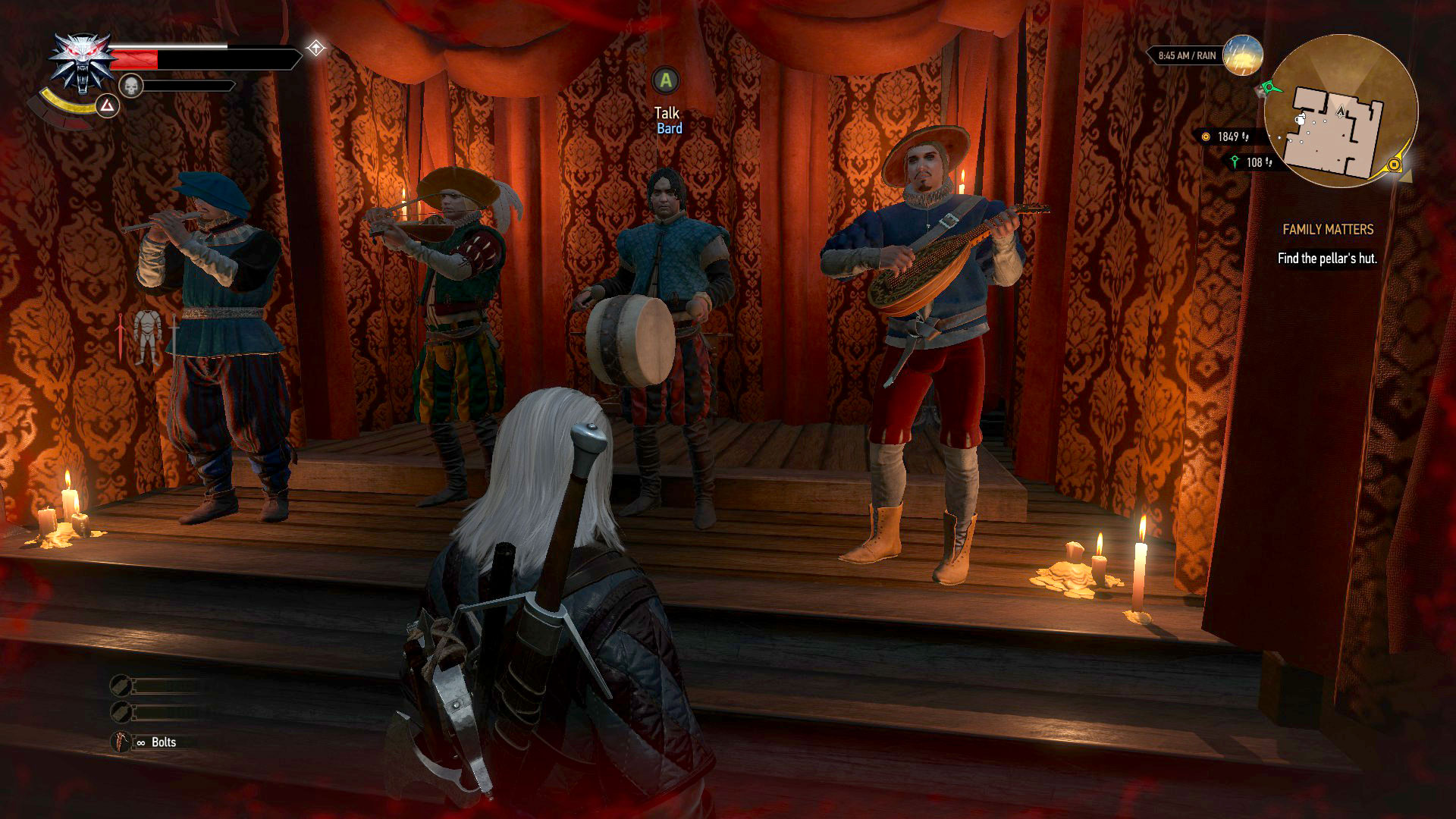Click the red health bar
Image resolution: width=1456 pixels, height=819 pixels.
[x=134, y=59]
